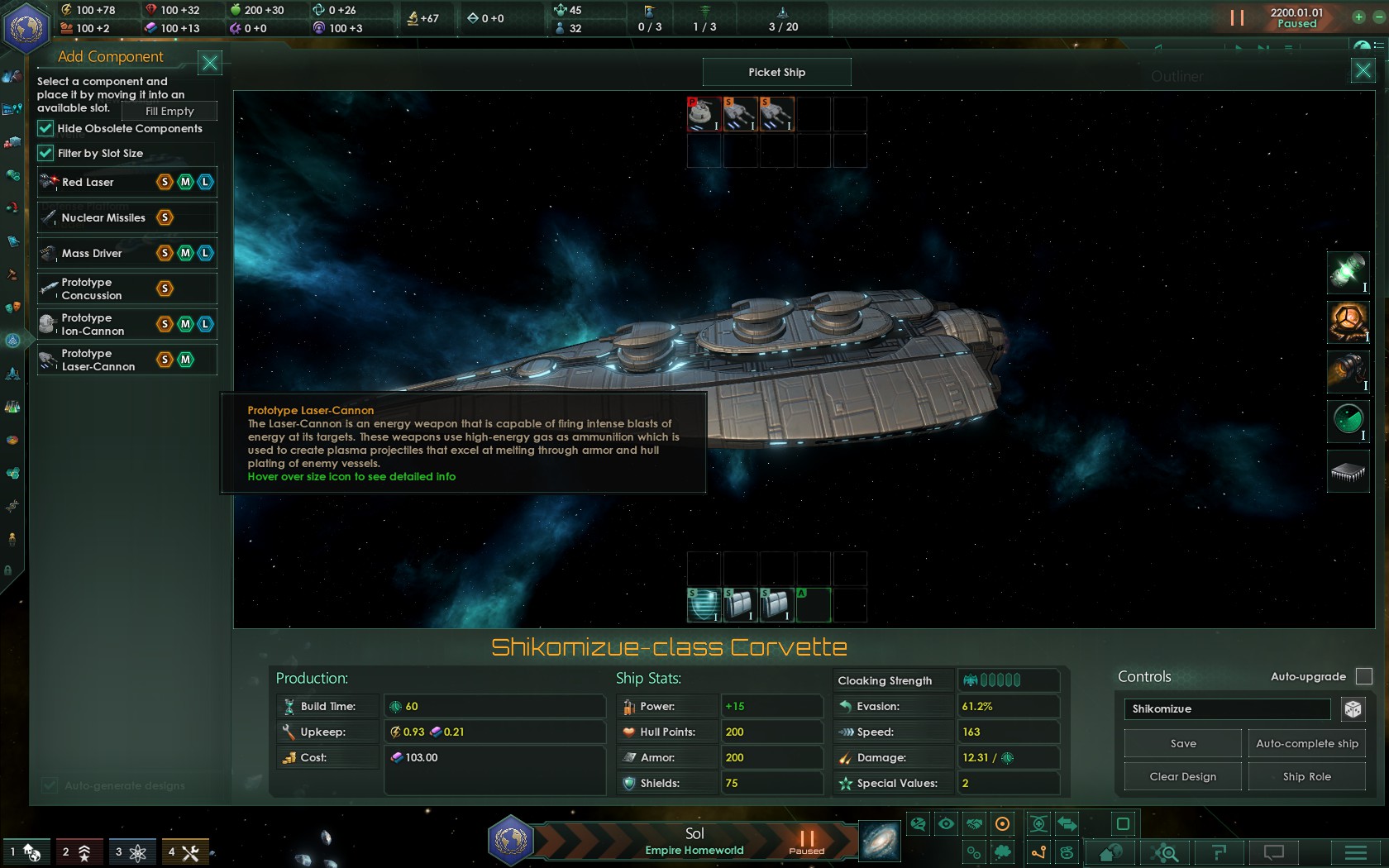Close the Add Component panel
The image size is (1389, 868).
click(210, 63)
